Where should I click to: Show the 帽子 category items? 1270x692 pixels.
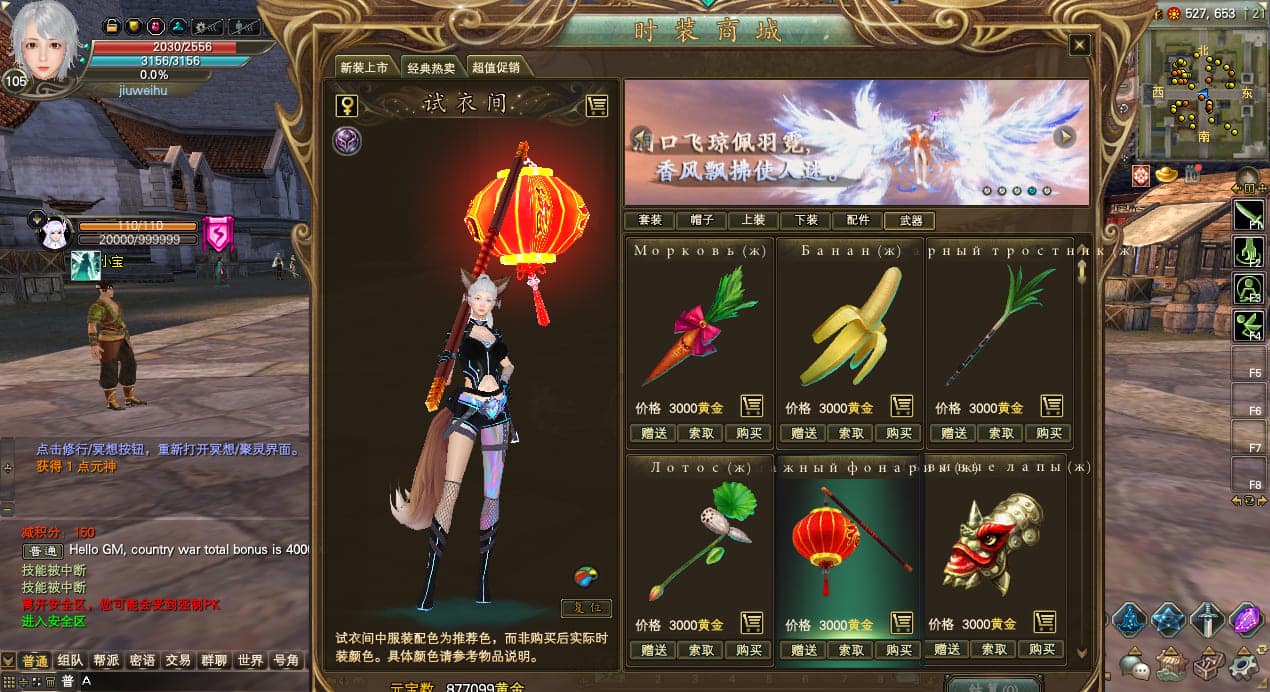point(702,220)
